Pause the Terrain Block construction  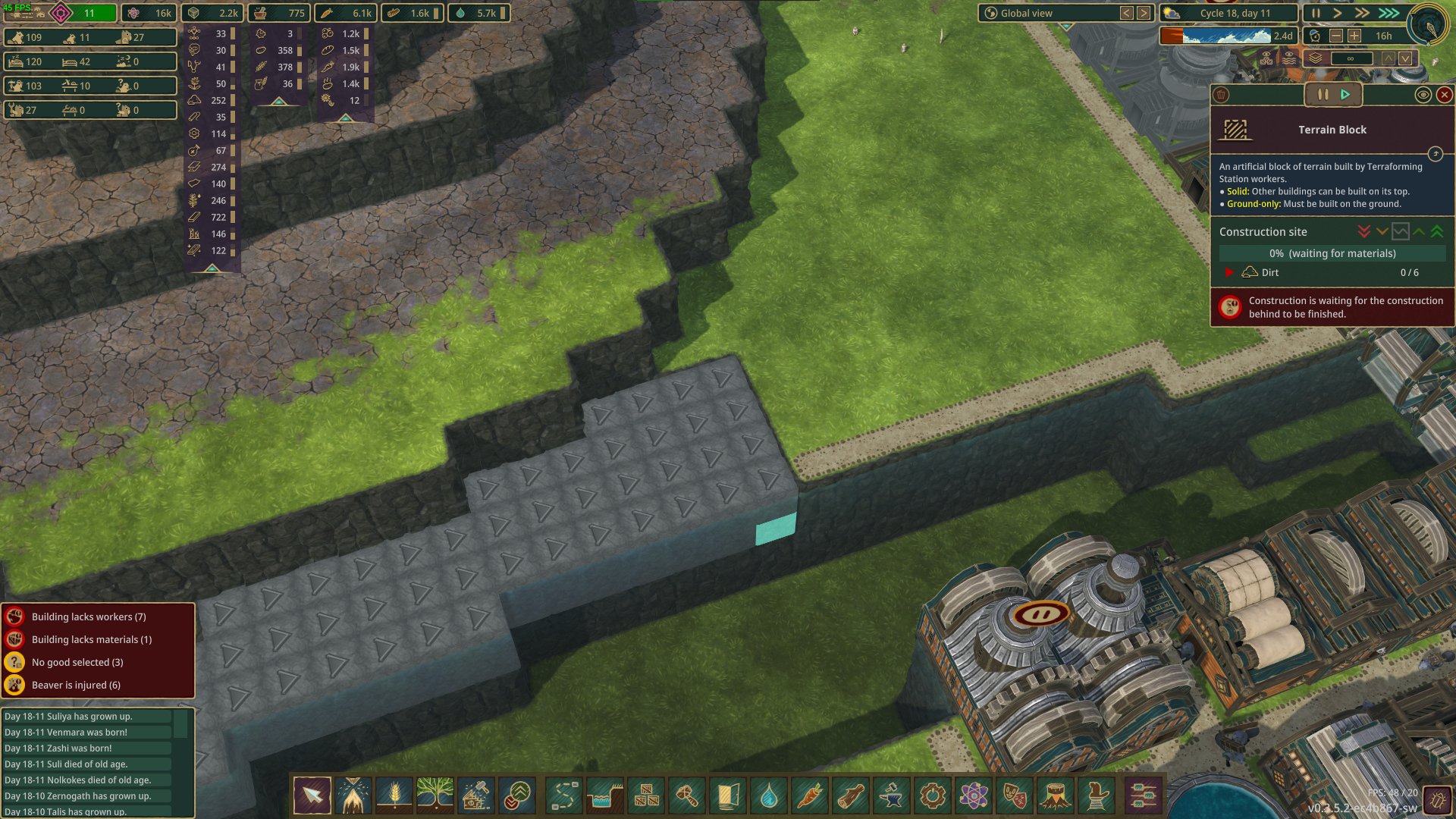point(1323,95)
